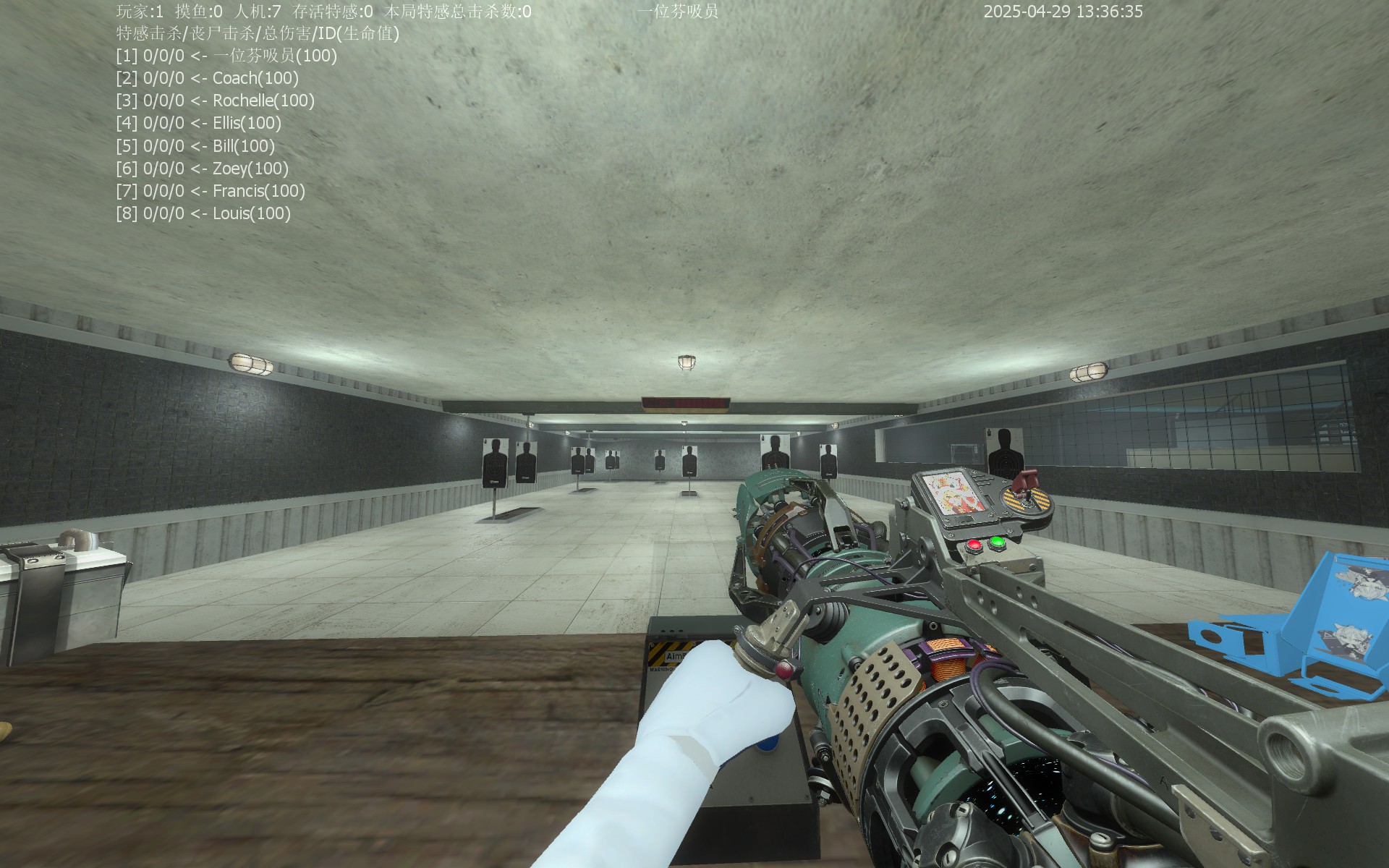
Task: Select Zoey's row in the scoreboard
Action: (201, 169)
